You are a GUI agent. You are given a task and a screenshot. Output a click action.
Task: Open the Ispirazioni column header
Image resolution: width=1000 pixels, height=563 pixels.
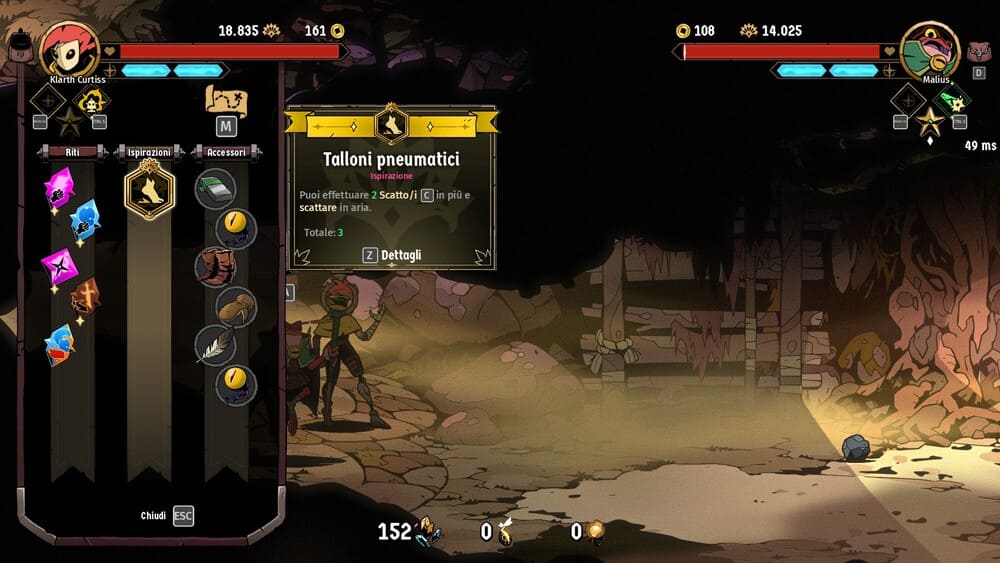pyautogui.click(x=150, y=152)
